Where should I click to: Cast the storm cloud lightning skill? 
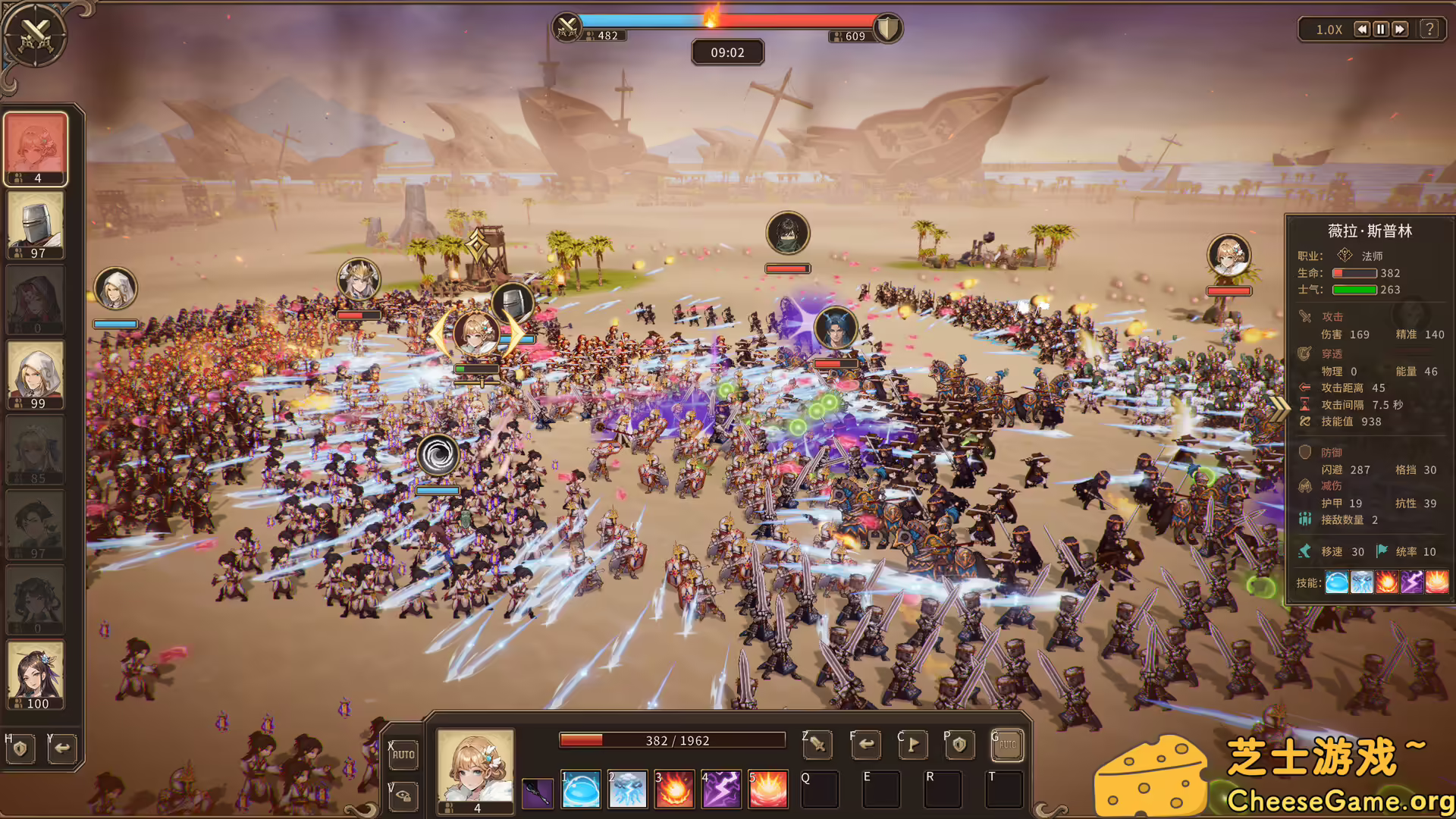coord(628,789)
